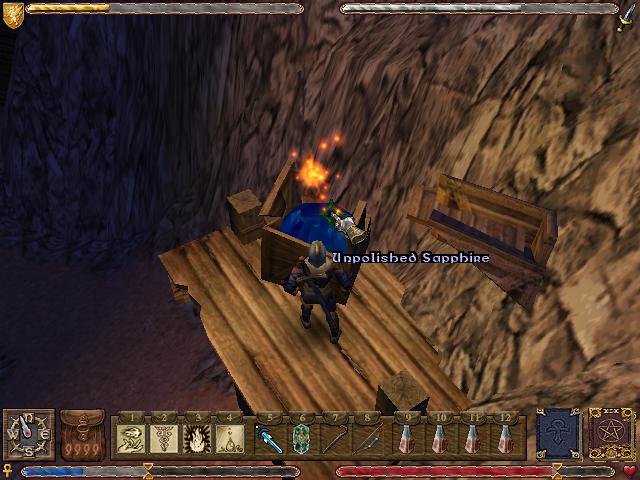Viewport: 640px width, 480px height.
Task: Open the pentagram spellbook
Action: coord(608,433)
